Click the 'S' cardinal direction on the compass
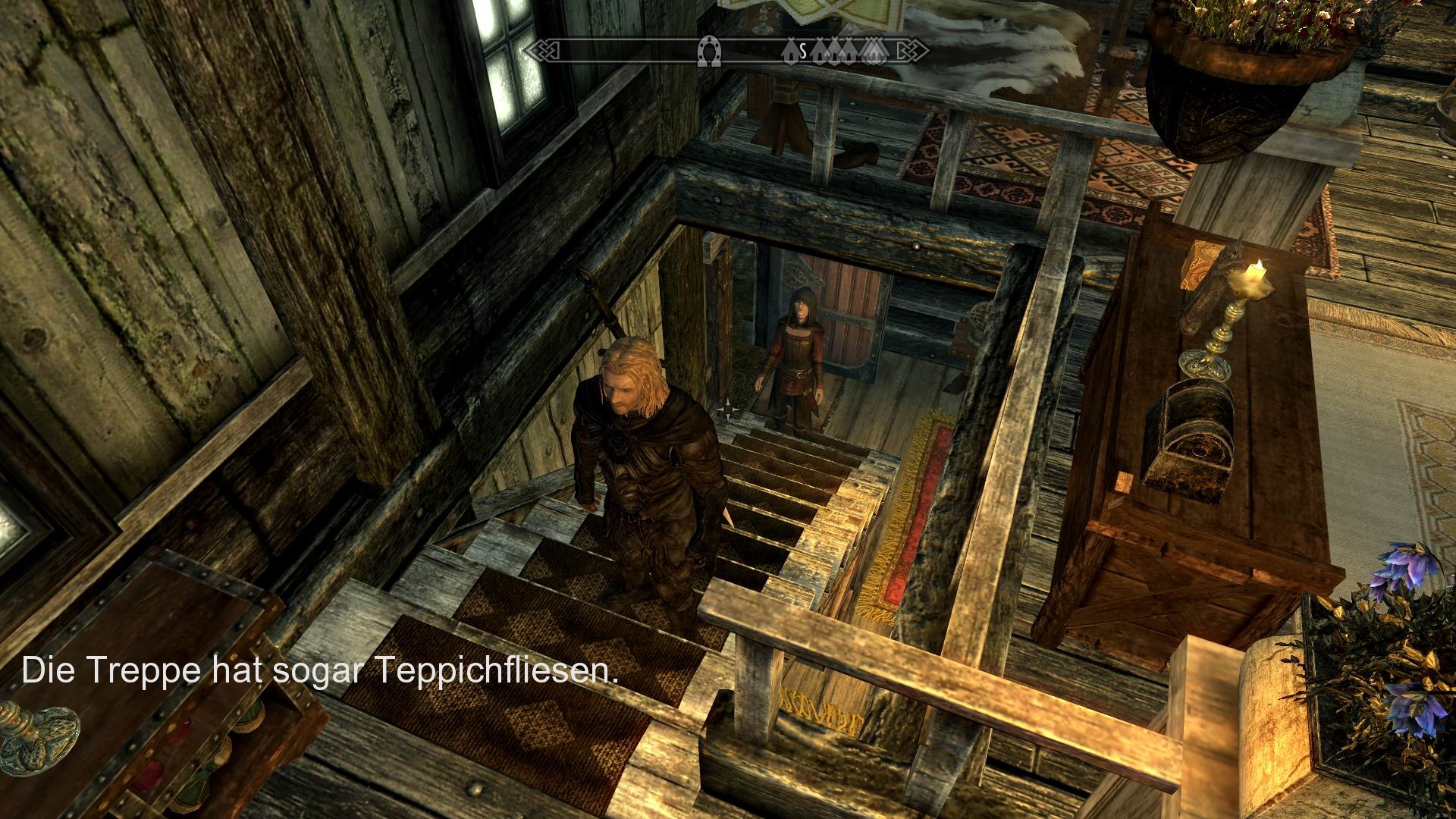This screenshot has width=1456, height=819. click(803, 52)
